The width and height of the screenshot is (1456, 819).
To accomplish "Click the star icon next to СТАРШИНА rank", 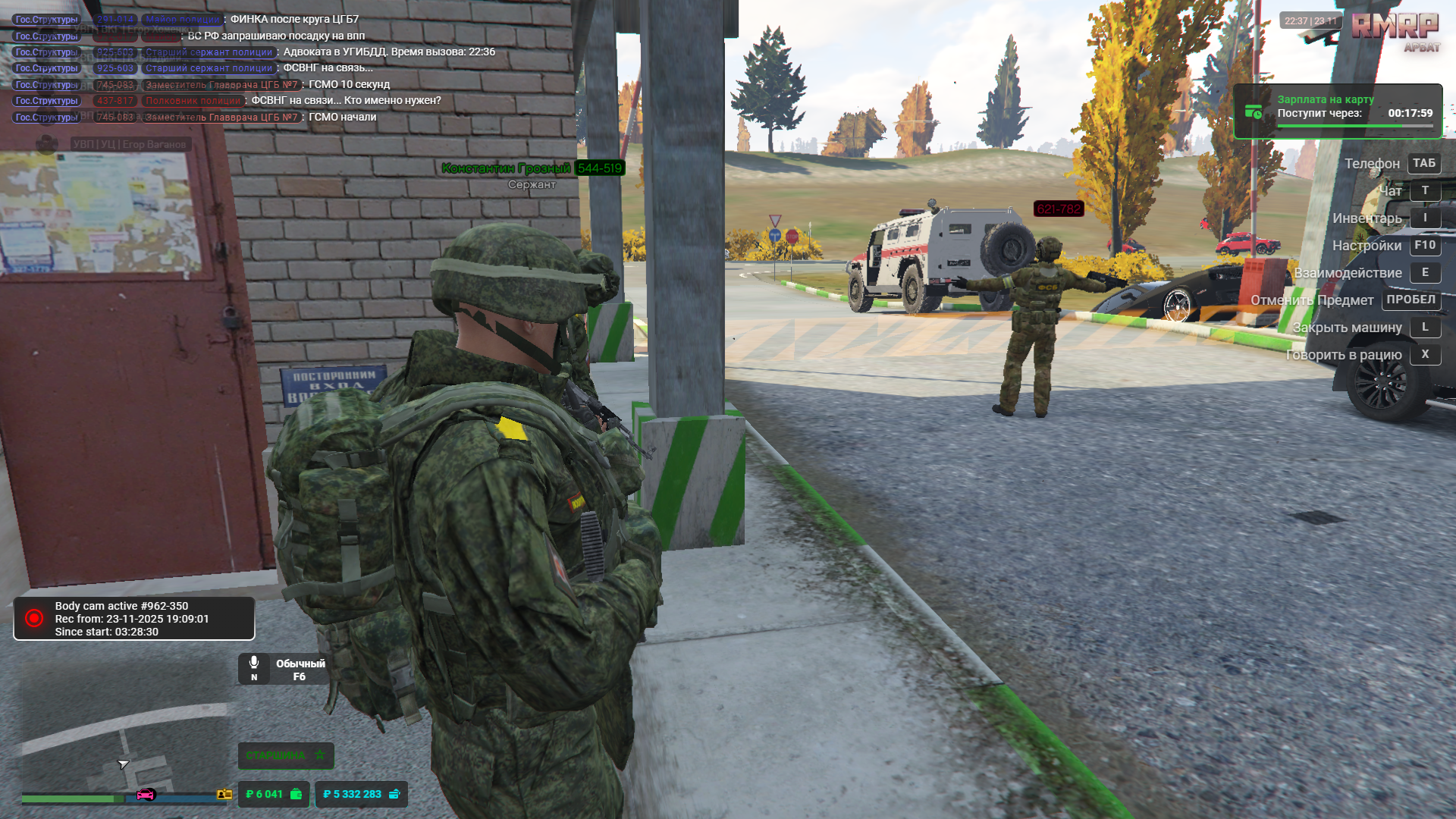I will point(319,755).
